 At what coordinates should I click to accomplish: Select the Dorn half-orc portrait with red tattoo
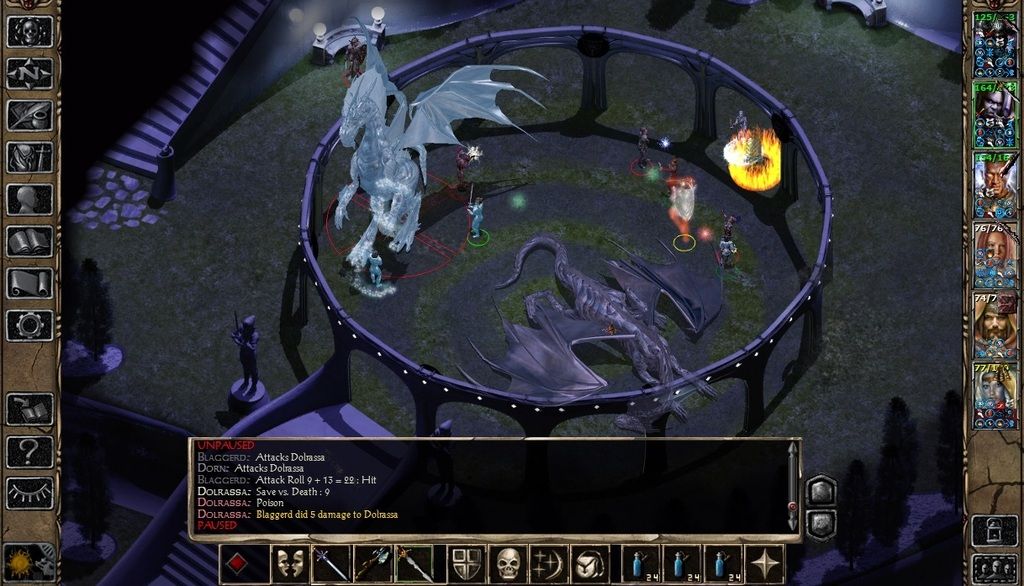994,183
